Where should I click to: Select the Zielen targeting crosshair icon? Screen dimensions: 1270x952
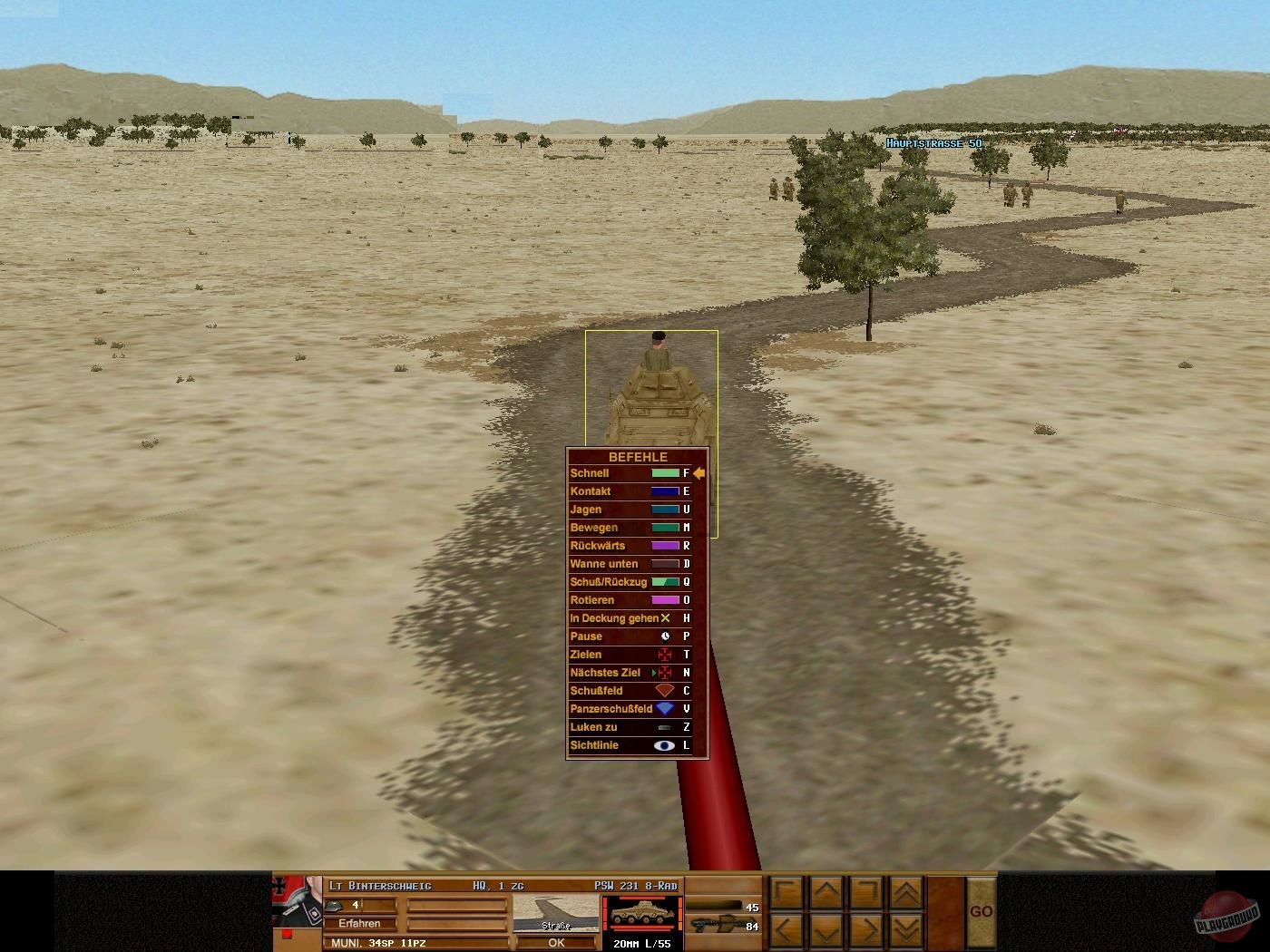pyautogui.click(x=664, y=655)
